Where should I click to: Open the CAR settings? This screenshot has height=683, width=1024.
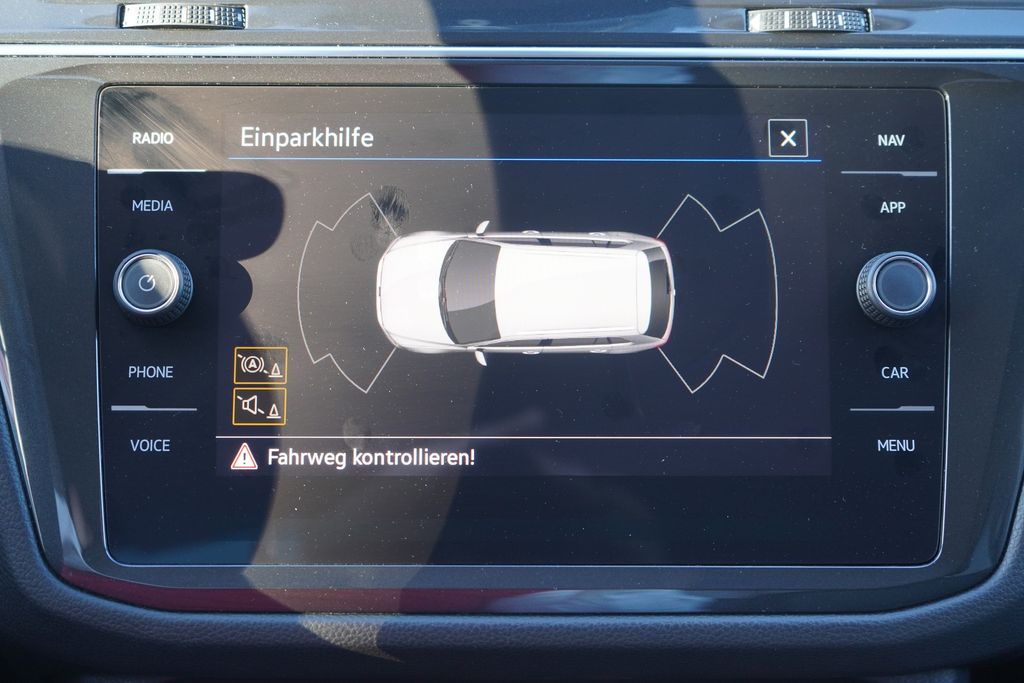[x=894, y=373]
